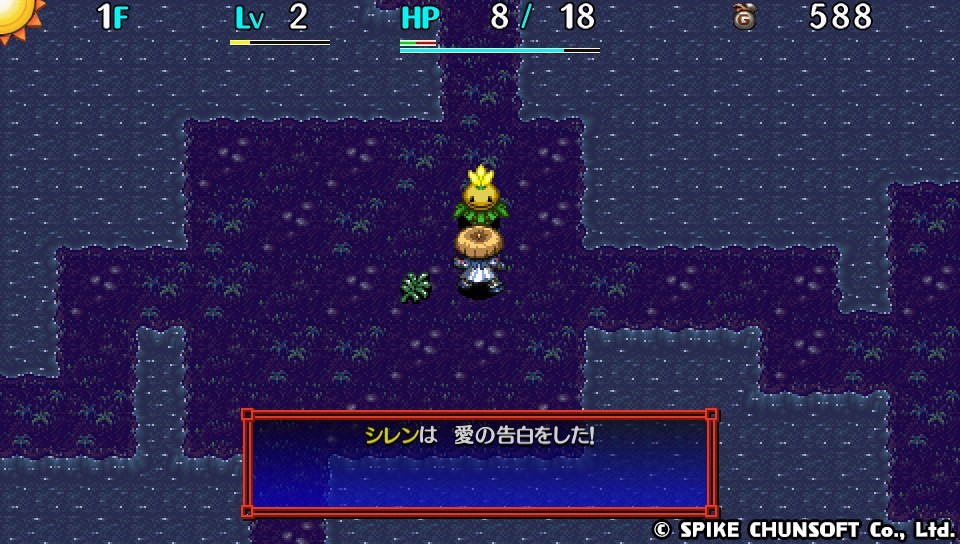Screen dimensions: 960x544
Task: Click the red-framed message window
Action: (479, 463)
